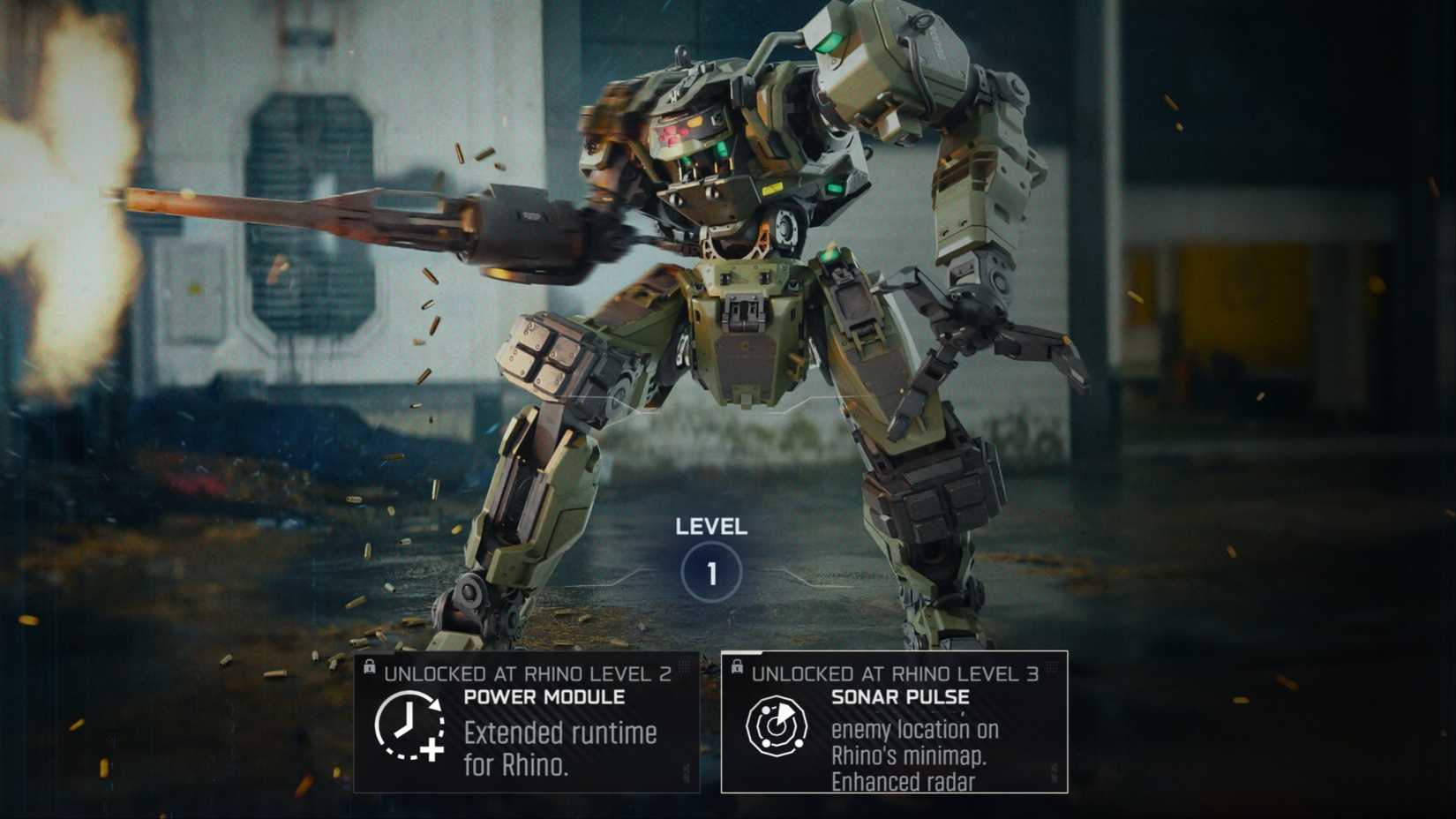Click the circular Level 1 progress ring
1456x819 pixels.
[x=711, y=569]
